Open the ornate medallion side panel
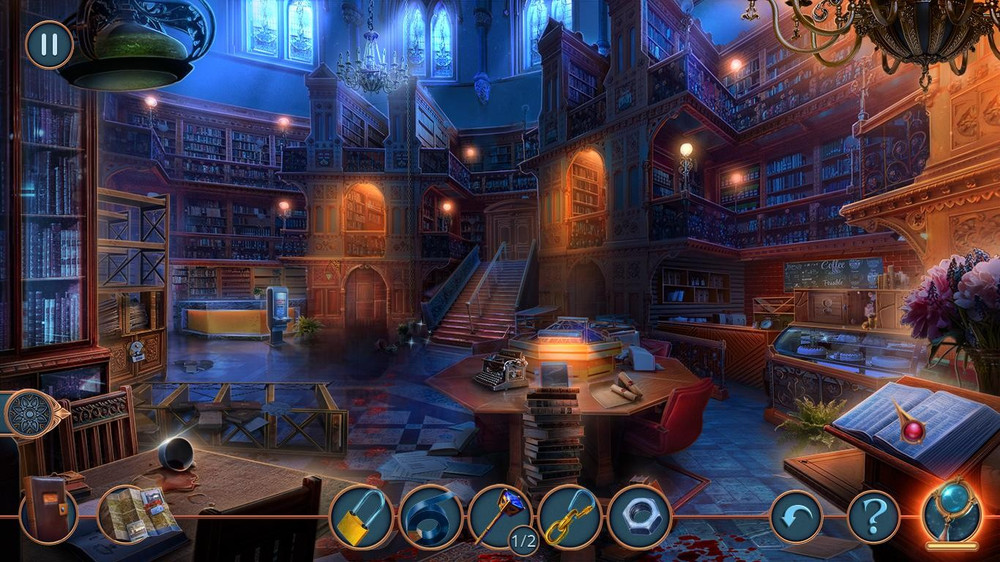1000x562 pixels. click(x=28, y=412)
